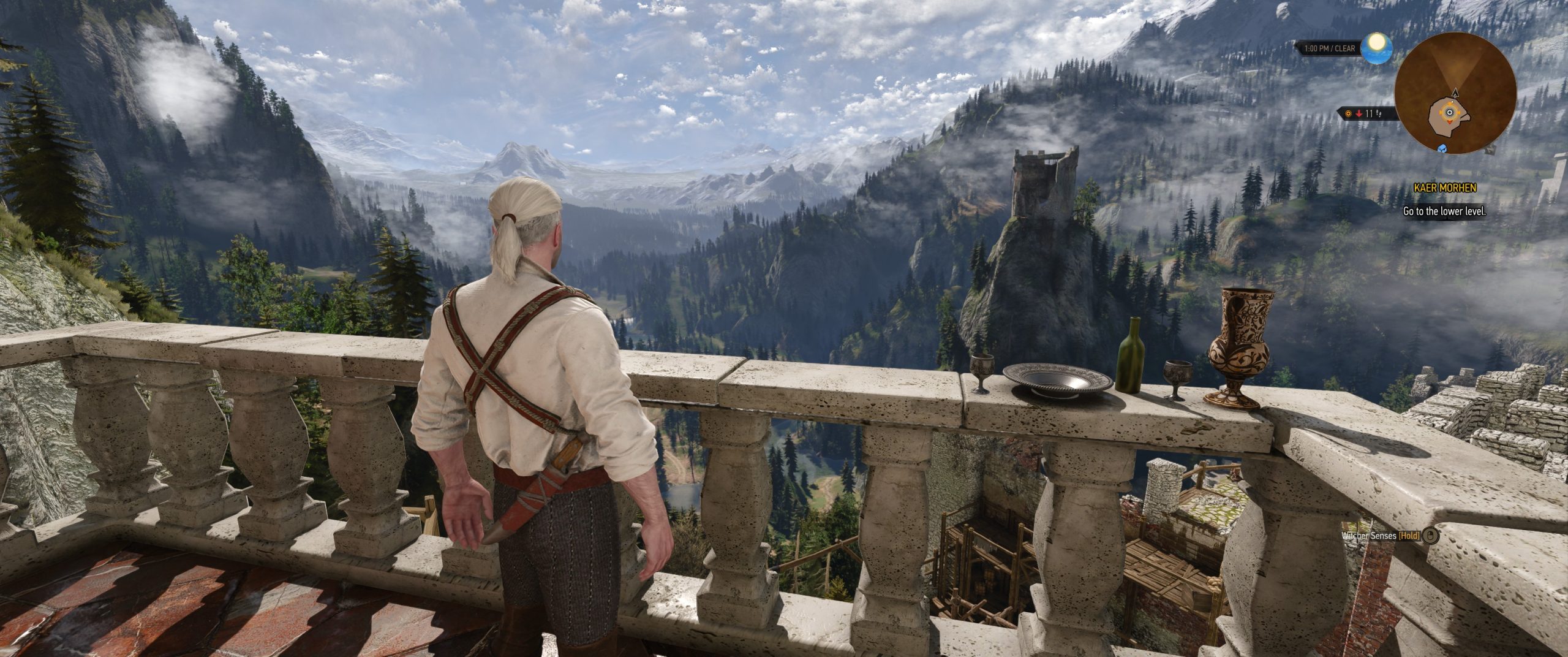Screen dimensions: 1568x657
Task: Select the 'Go to the lower level' objective
Action: pos(1445,211)
